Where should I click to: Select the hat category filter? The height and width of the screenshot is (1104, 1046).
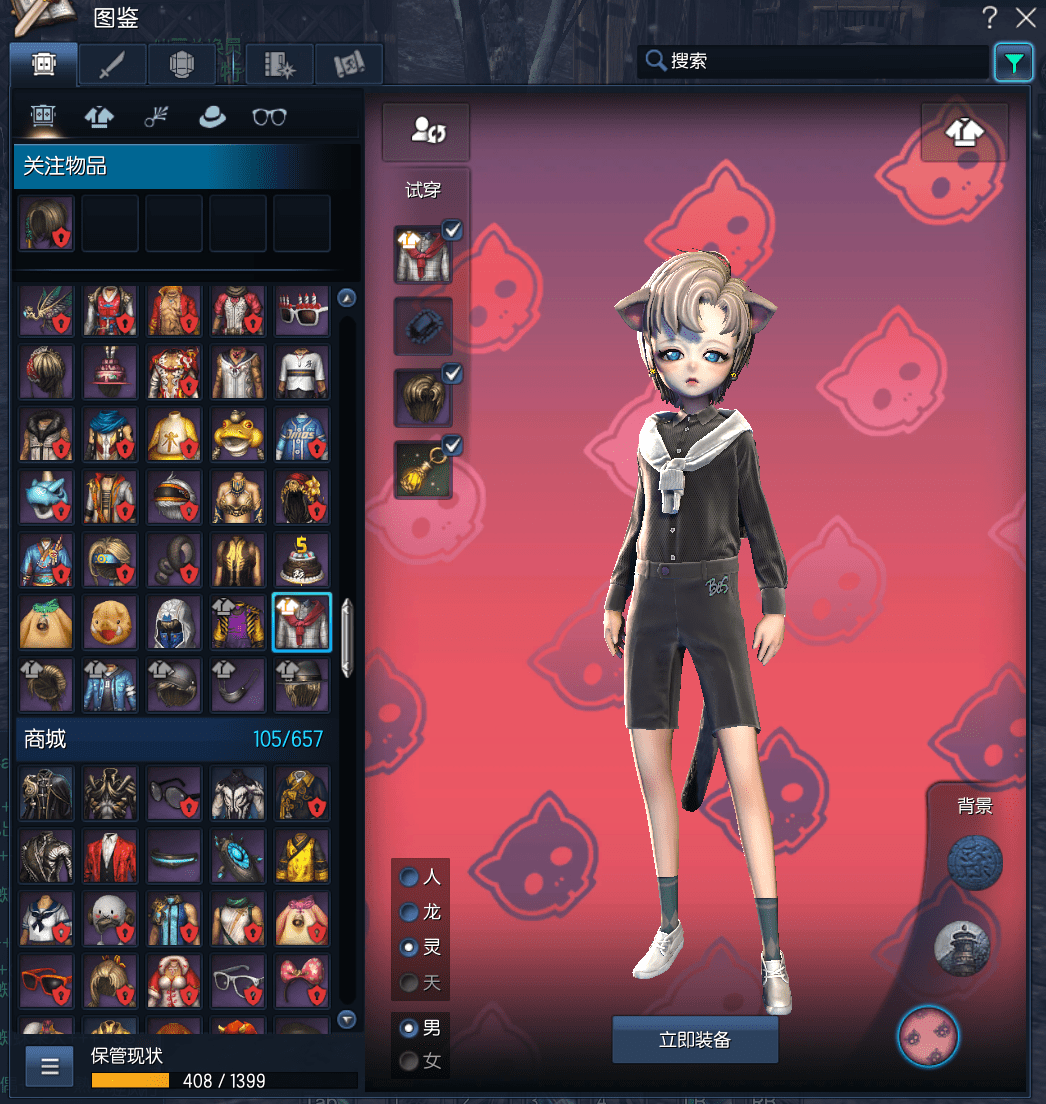pyautogui.click(x=213, y=117)
